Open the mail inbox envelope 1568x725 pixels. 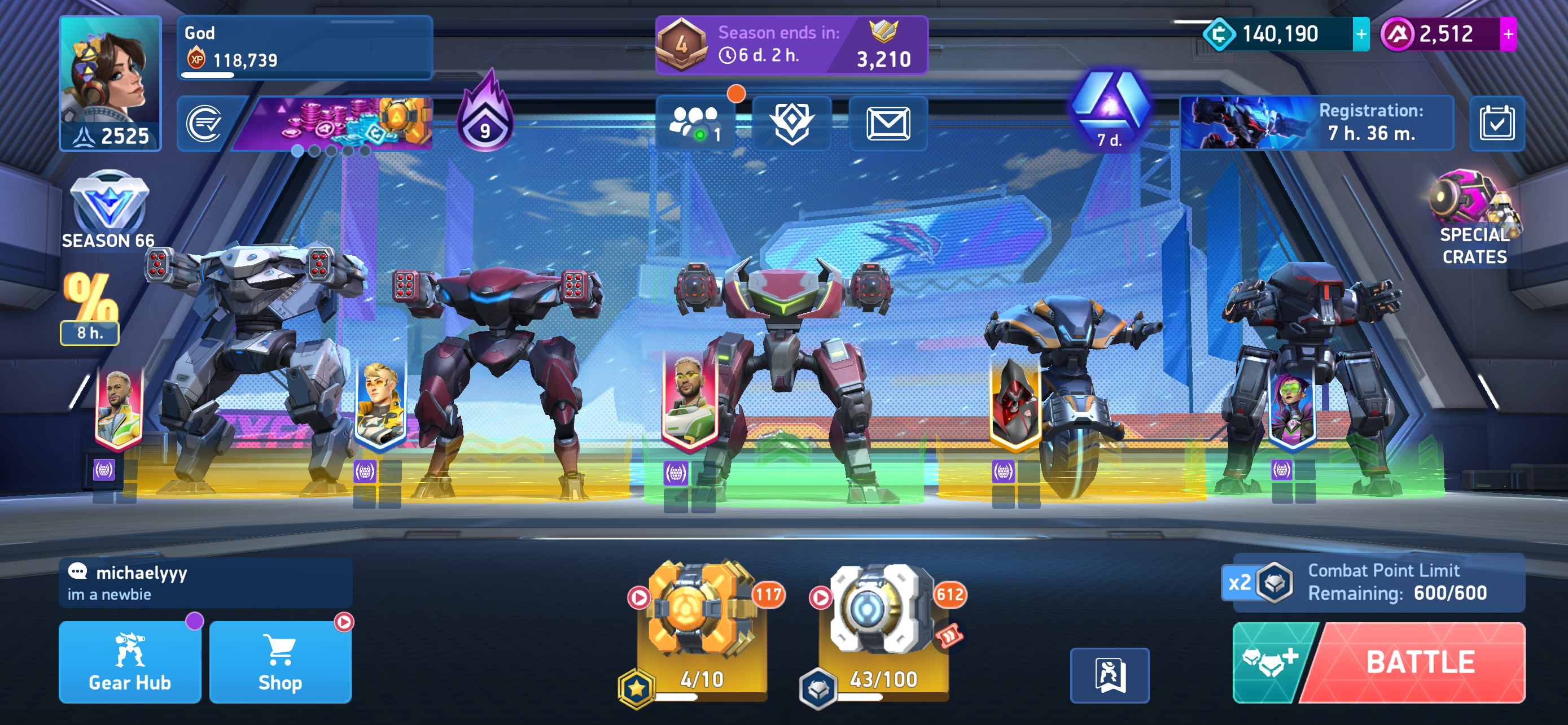click(x=887, y=124)
